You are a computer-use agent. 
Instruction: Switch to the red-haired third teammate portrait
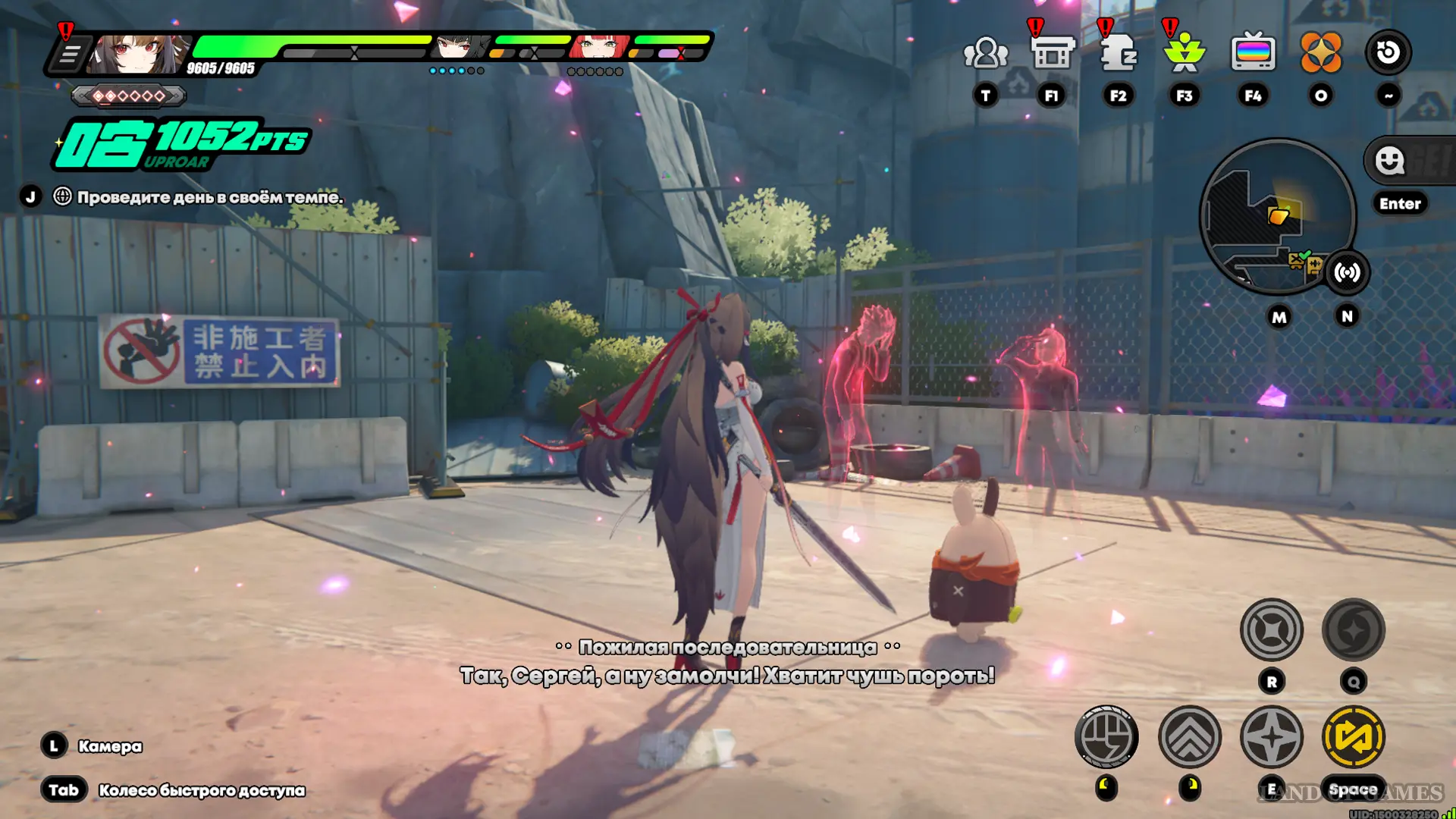[x=601, y=47]
